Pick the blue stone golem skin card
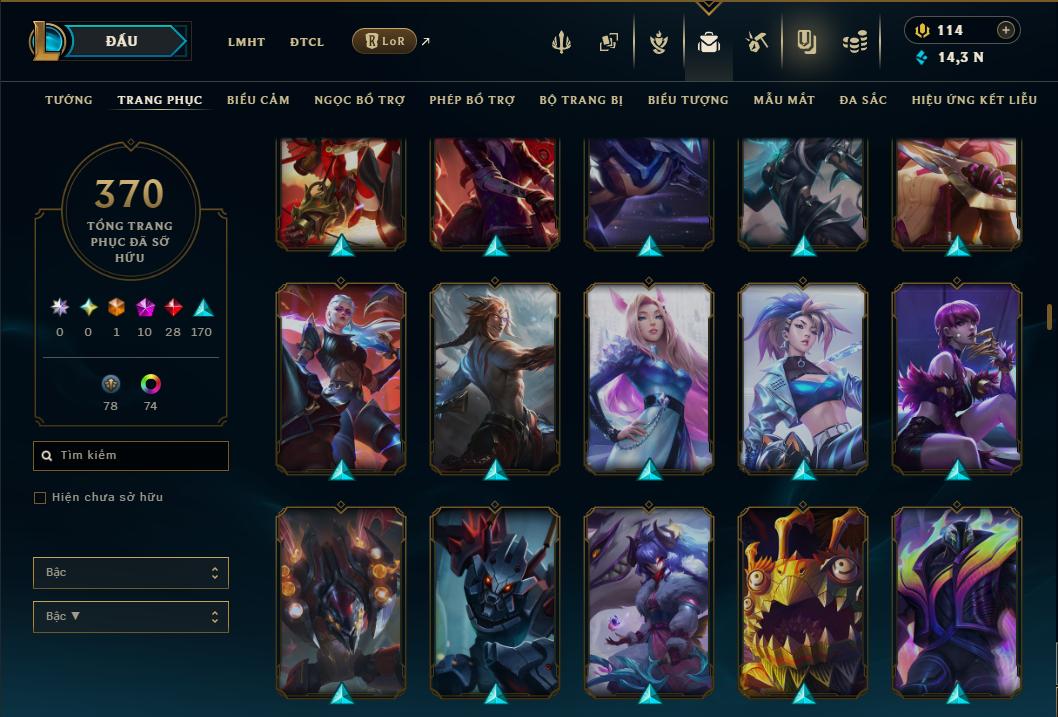Screen dimensions: 1058x717 [495, 600]
